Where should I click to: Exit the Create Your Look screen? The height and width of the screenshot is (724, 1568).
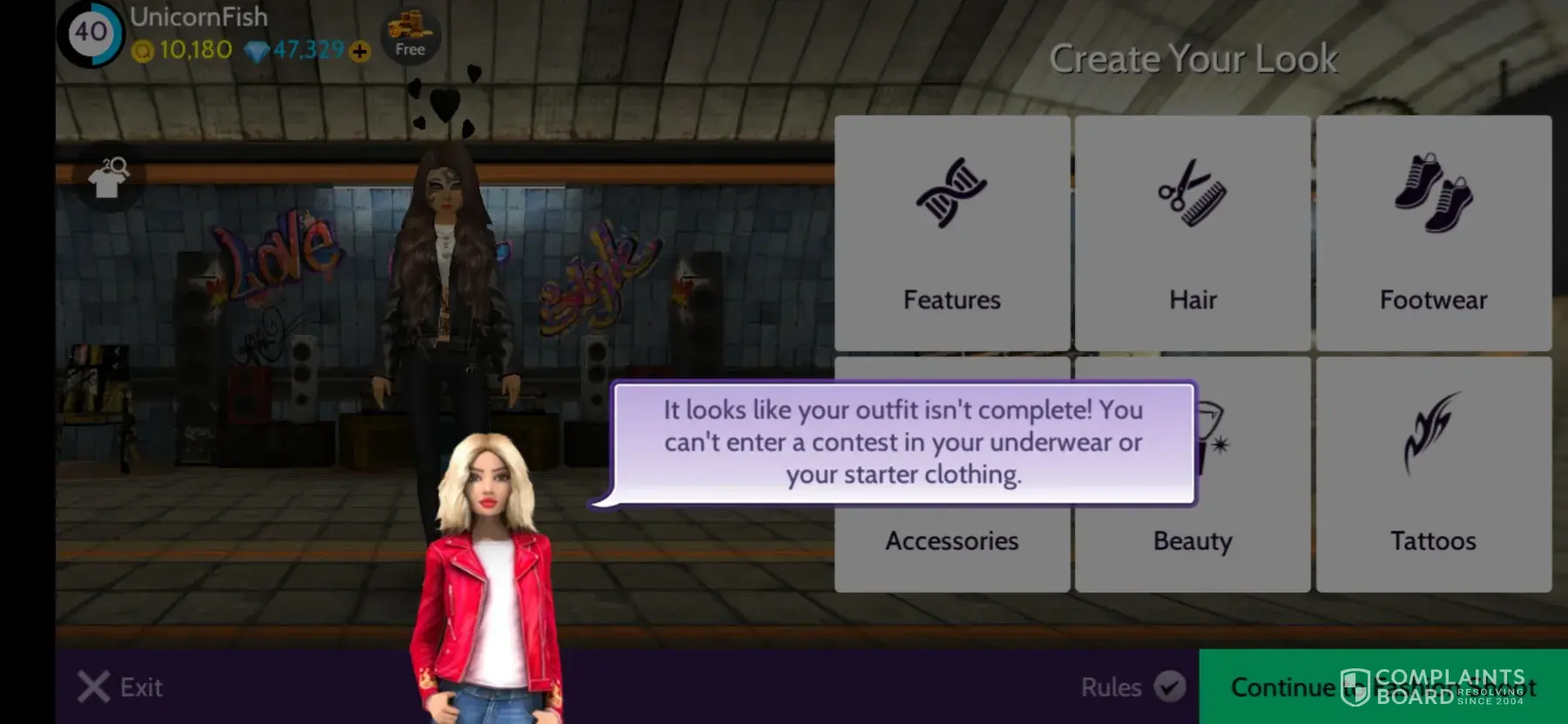coord(120,687)
